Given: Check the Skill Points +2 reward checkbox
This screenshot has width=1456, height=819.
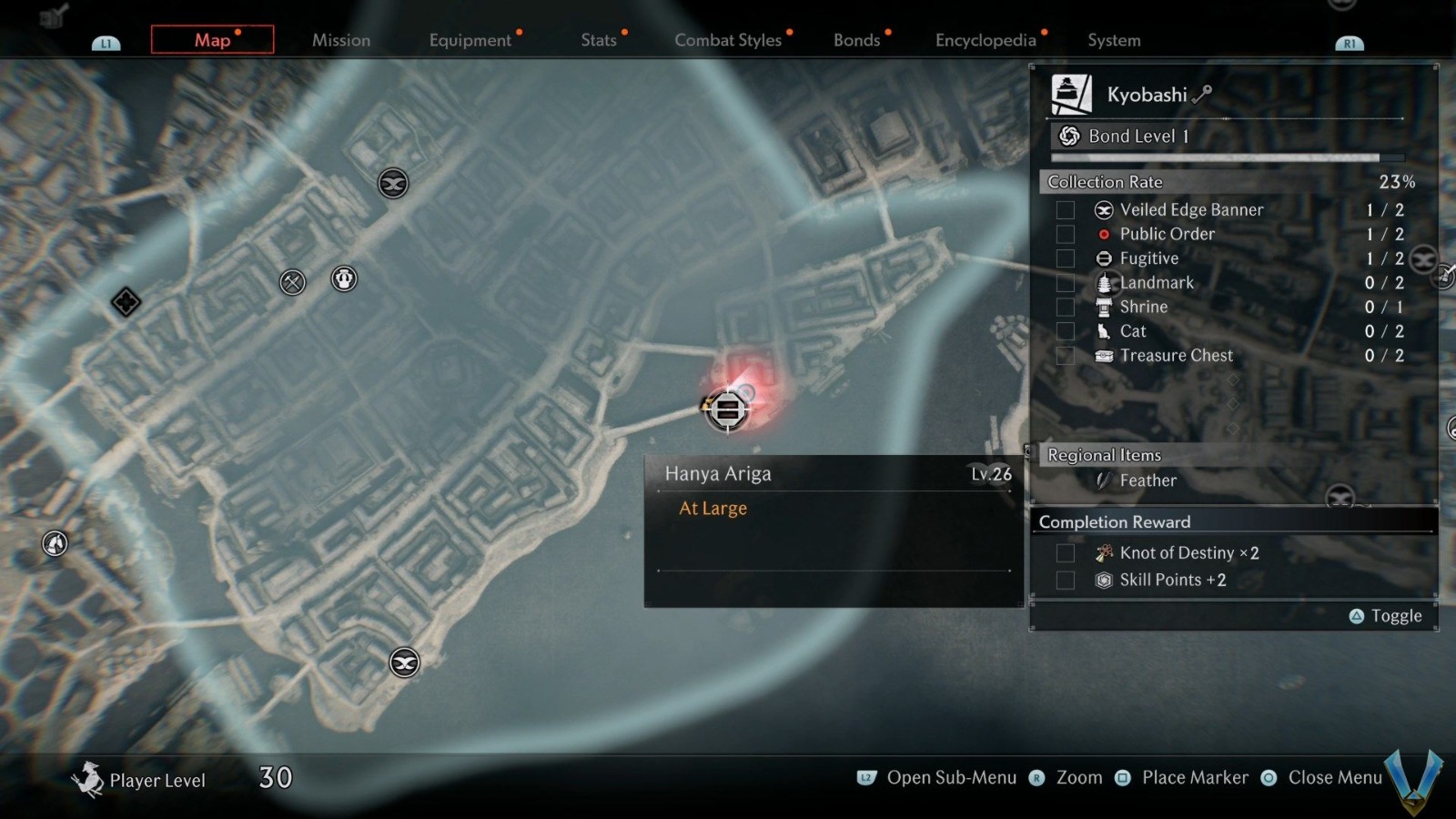Looking at the screenshot, I should 1065,580.
